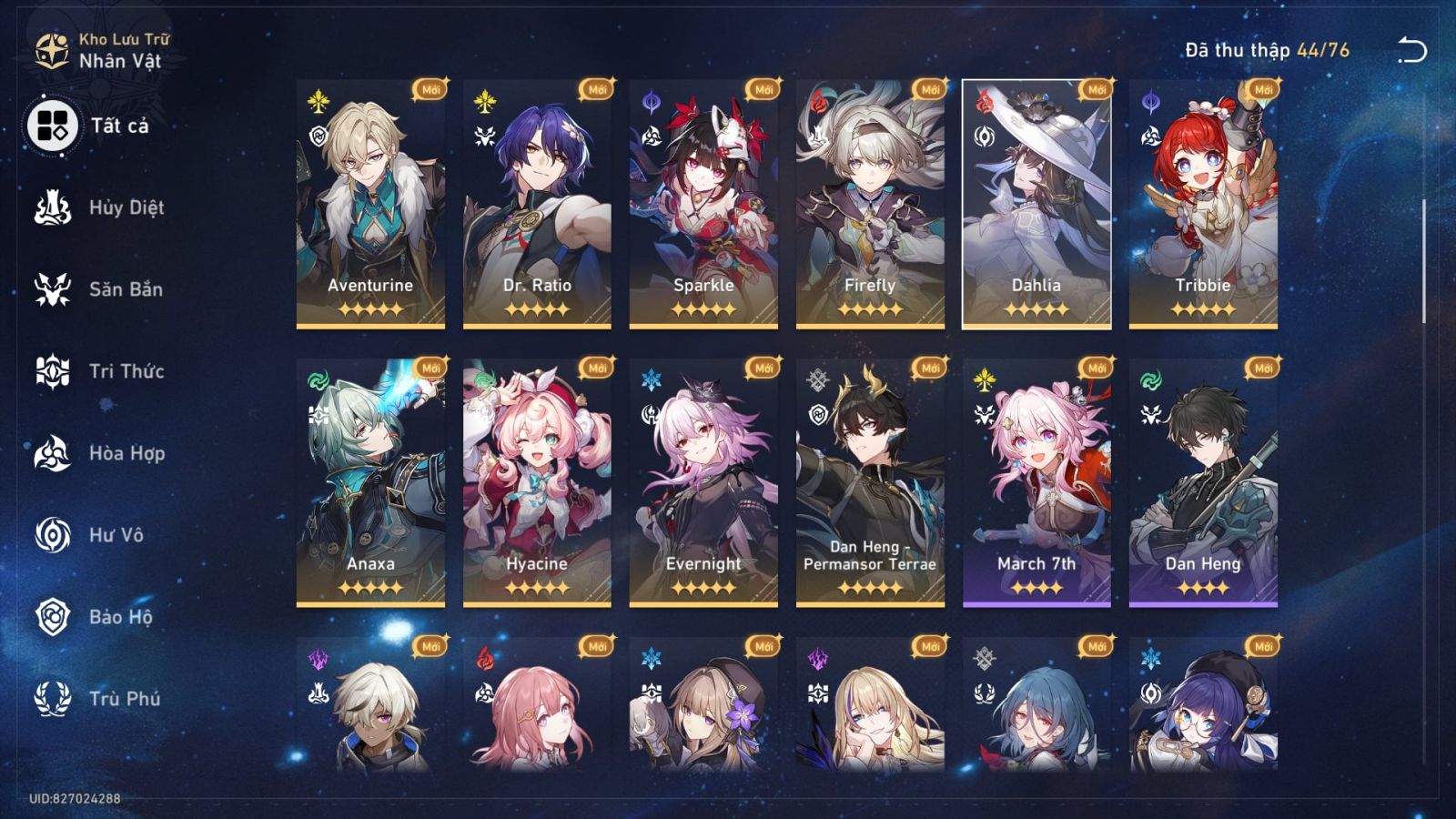This screenshot has width=1456, height=819.
Task: Enable the Tất cả filter to show everyone
Action: 52,126
